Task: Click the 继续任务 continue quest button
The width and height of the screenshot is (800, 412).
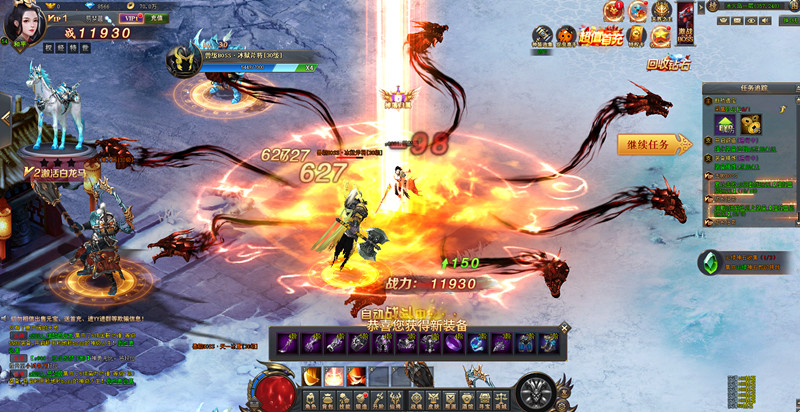Action: pyautogui.click(x=653, y=143)
